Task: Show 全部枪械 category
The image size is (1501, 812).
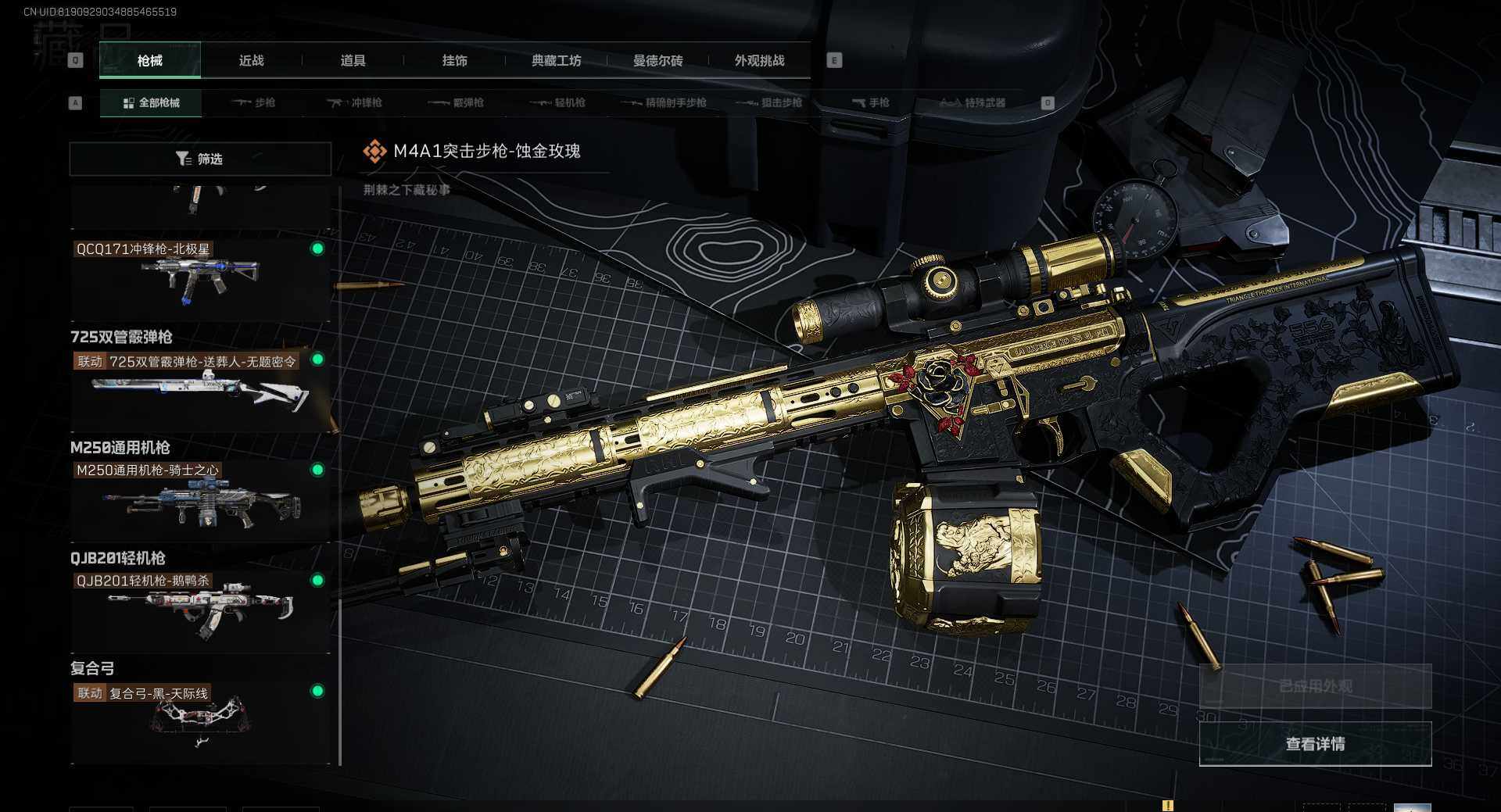Action: [x=151, y=103]
